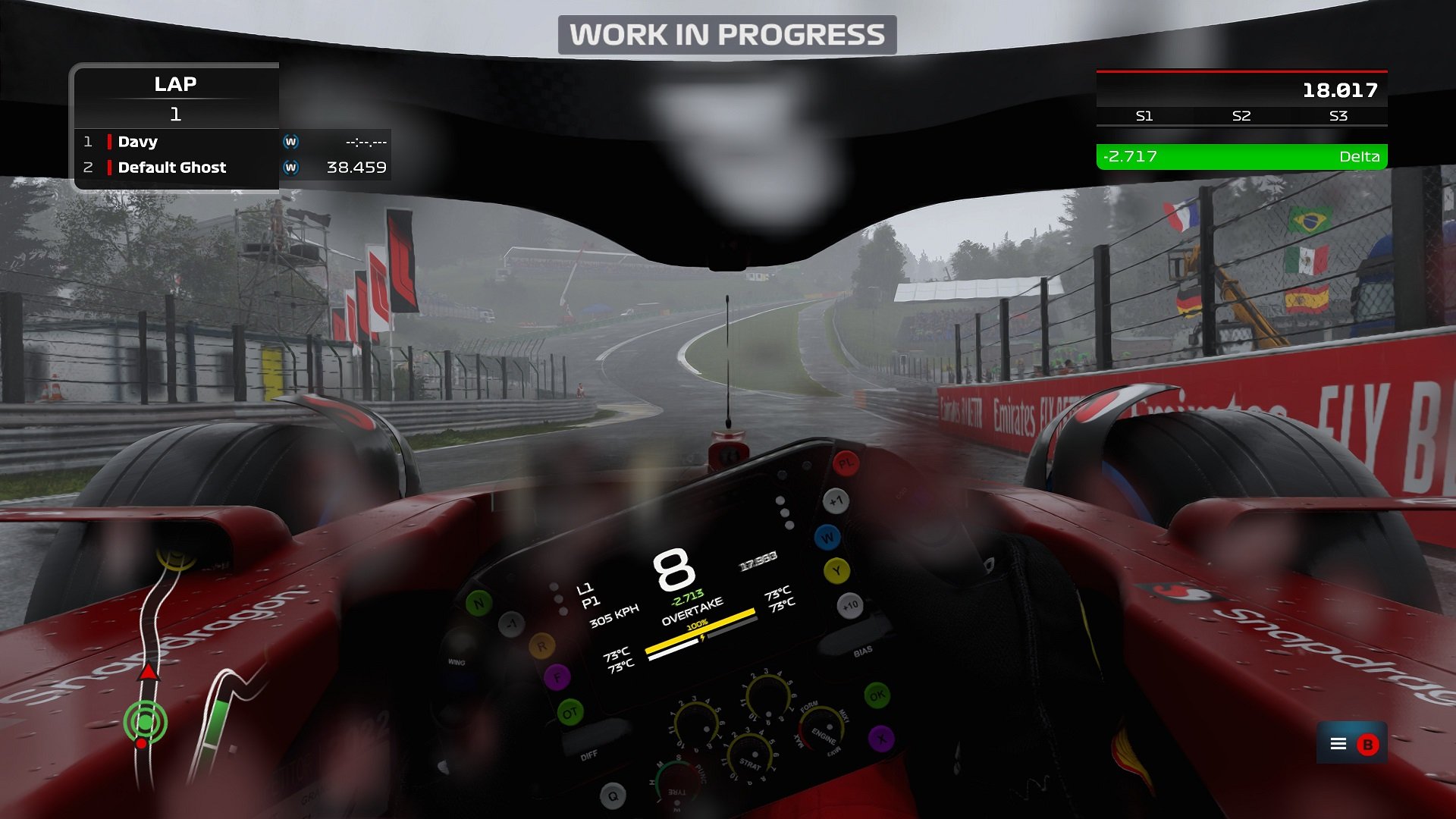The width and height of the screenshot is (1456, 819).
Task: Select Default Ghost in the timing list
Action: tap(171, 168)
